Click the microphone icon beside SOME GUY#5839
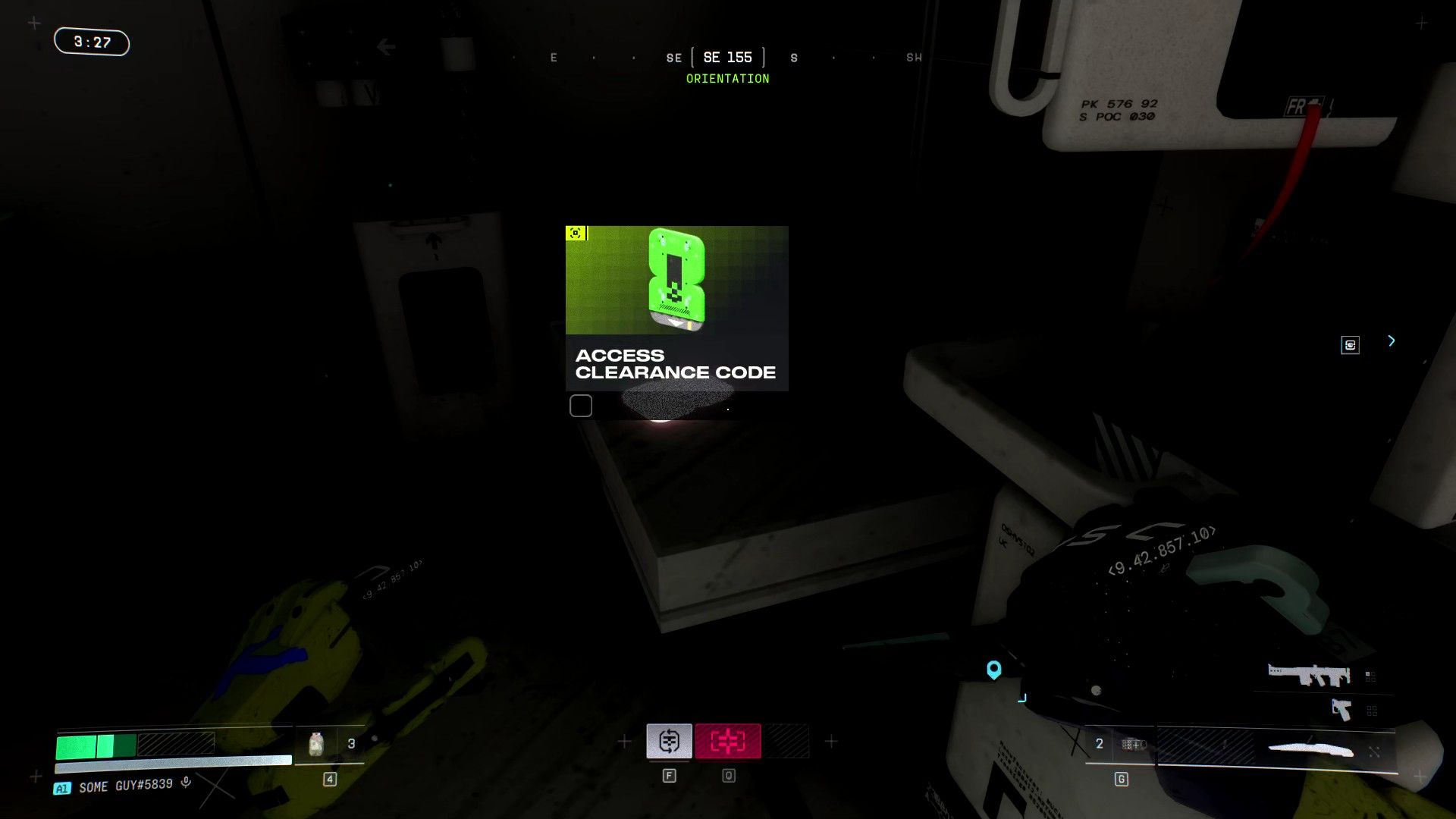 [186, 783]
